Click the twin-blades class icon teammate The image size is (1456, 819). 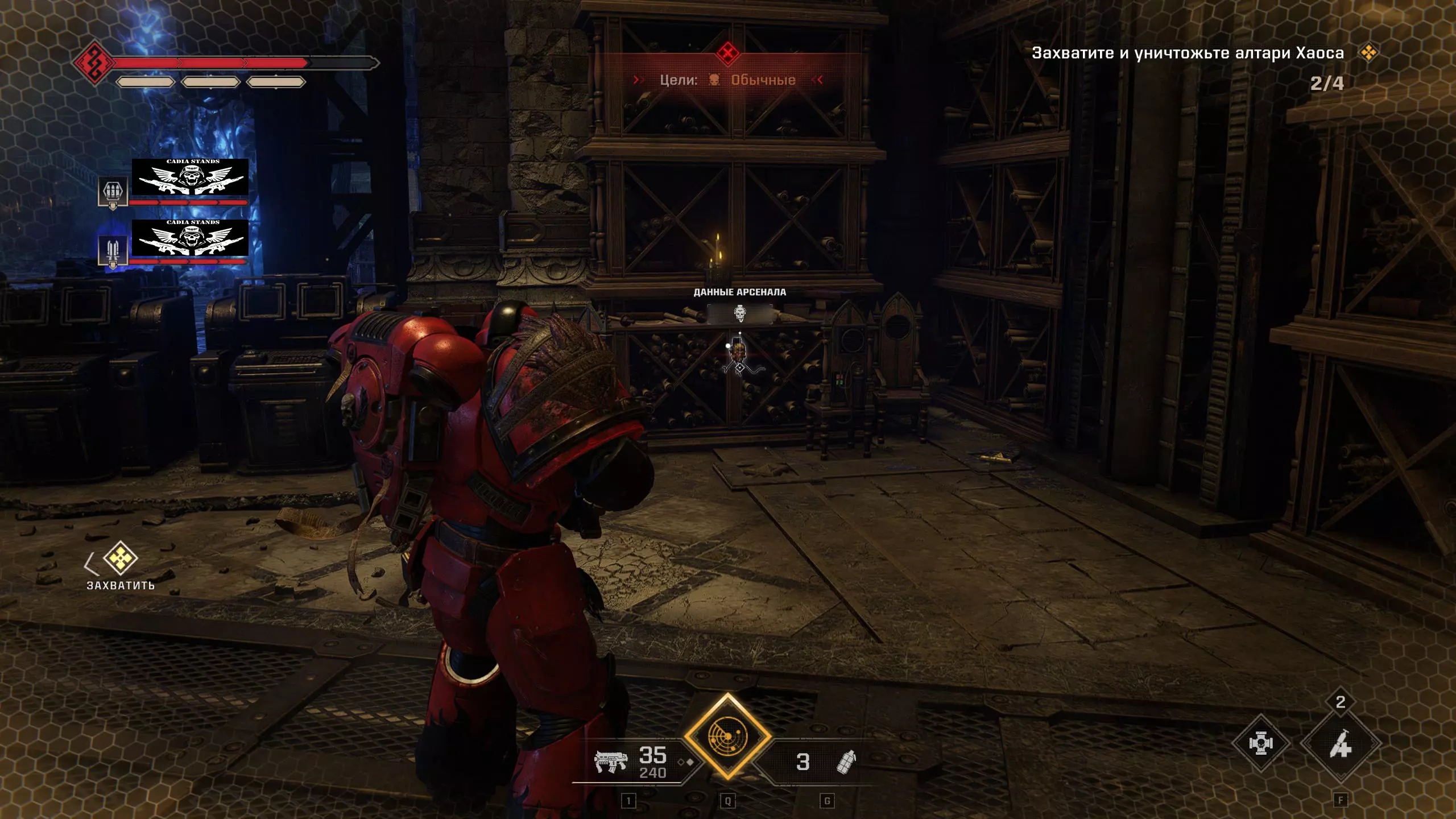pos(112,250)
